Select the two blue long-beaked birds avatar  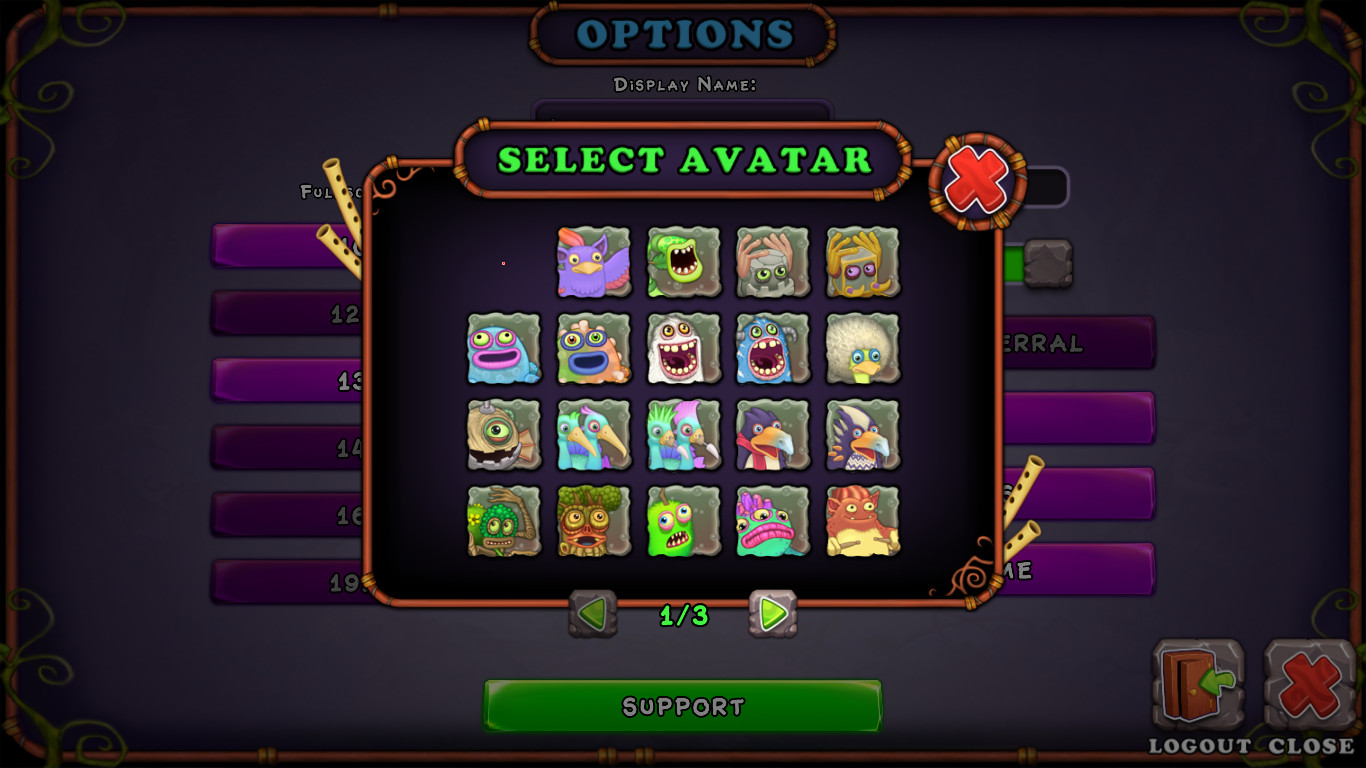pos(594,435)
